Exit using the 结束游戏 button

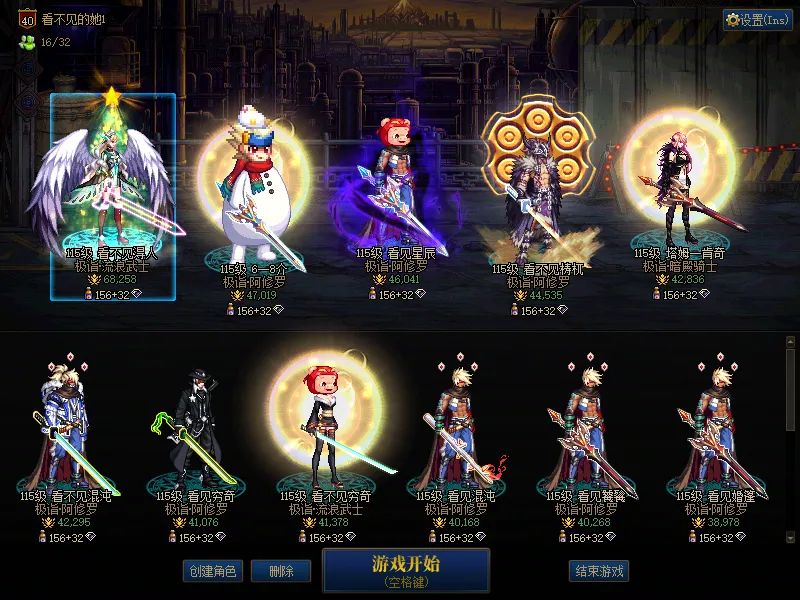599,571
